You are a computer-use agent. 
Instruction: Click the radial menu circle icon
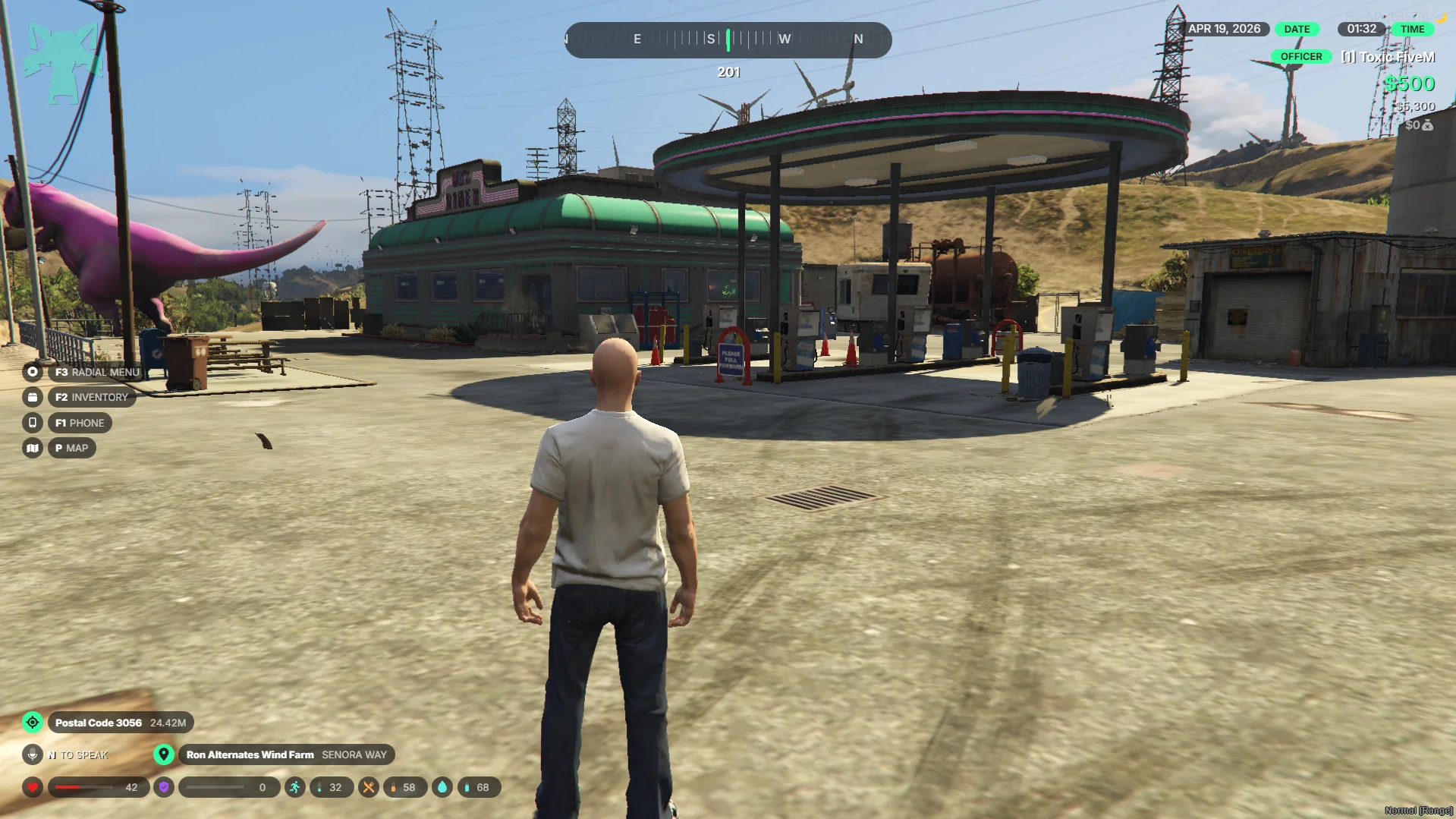(x=33, y=372)
